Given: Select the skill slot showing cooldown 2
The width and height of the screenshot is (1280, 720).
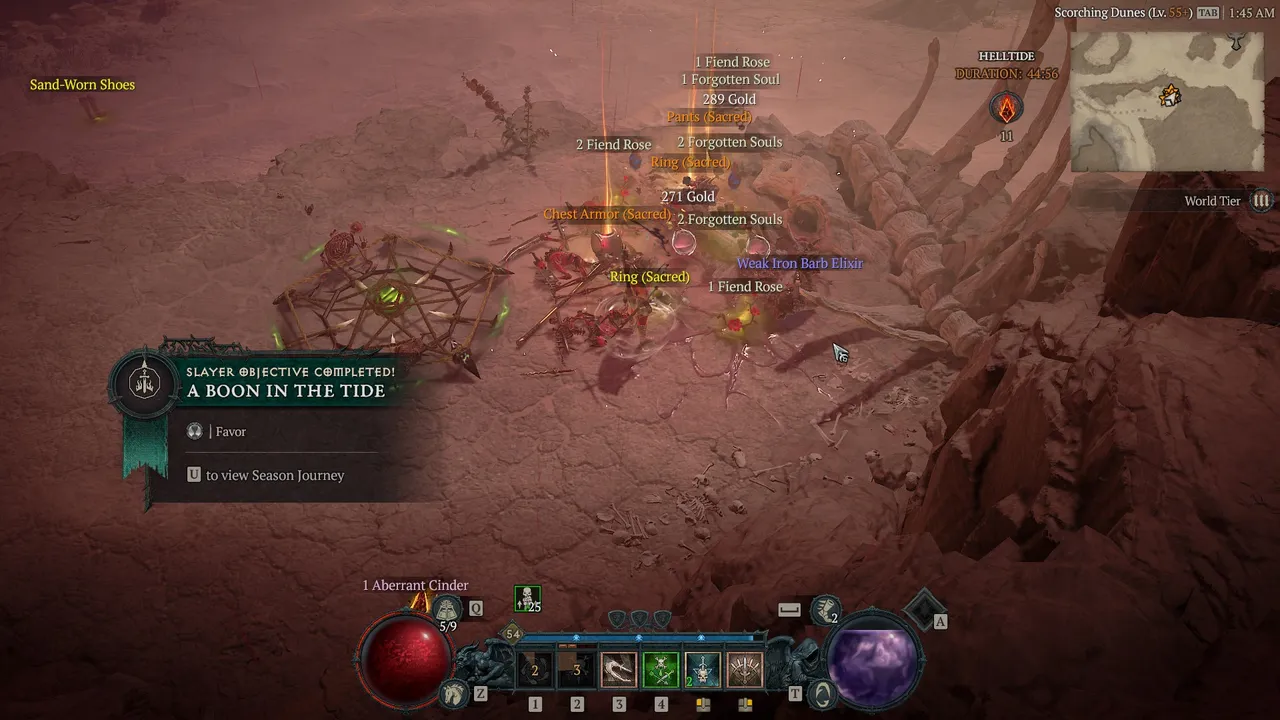Looking at the screenshot, I should pos(535,671).
